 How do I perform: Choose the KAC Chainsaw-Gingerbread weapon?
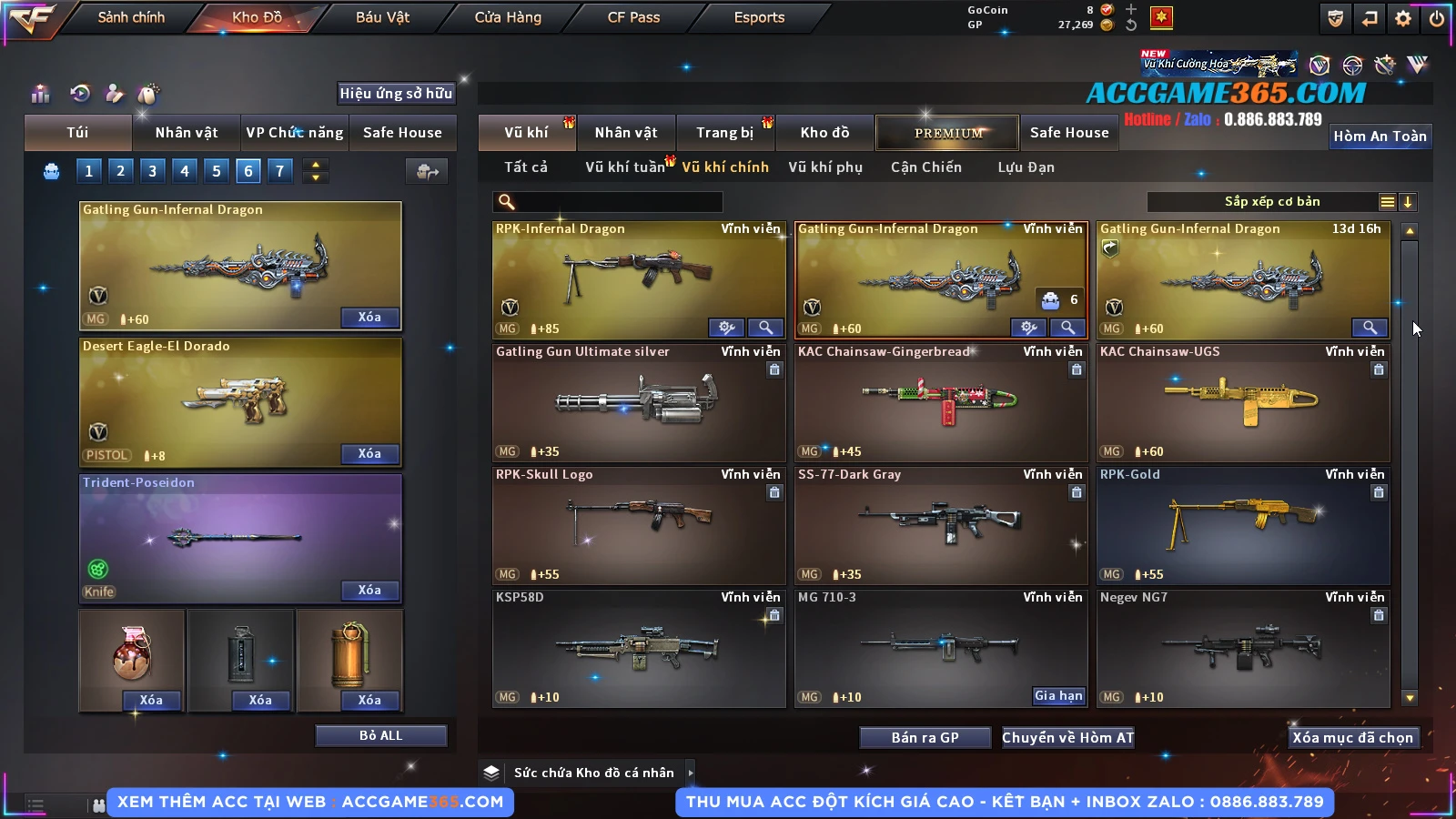[940, 400]
